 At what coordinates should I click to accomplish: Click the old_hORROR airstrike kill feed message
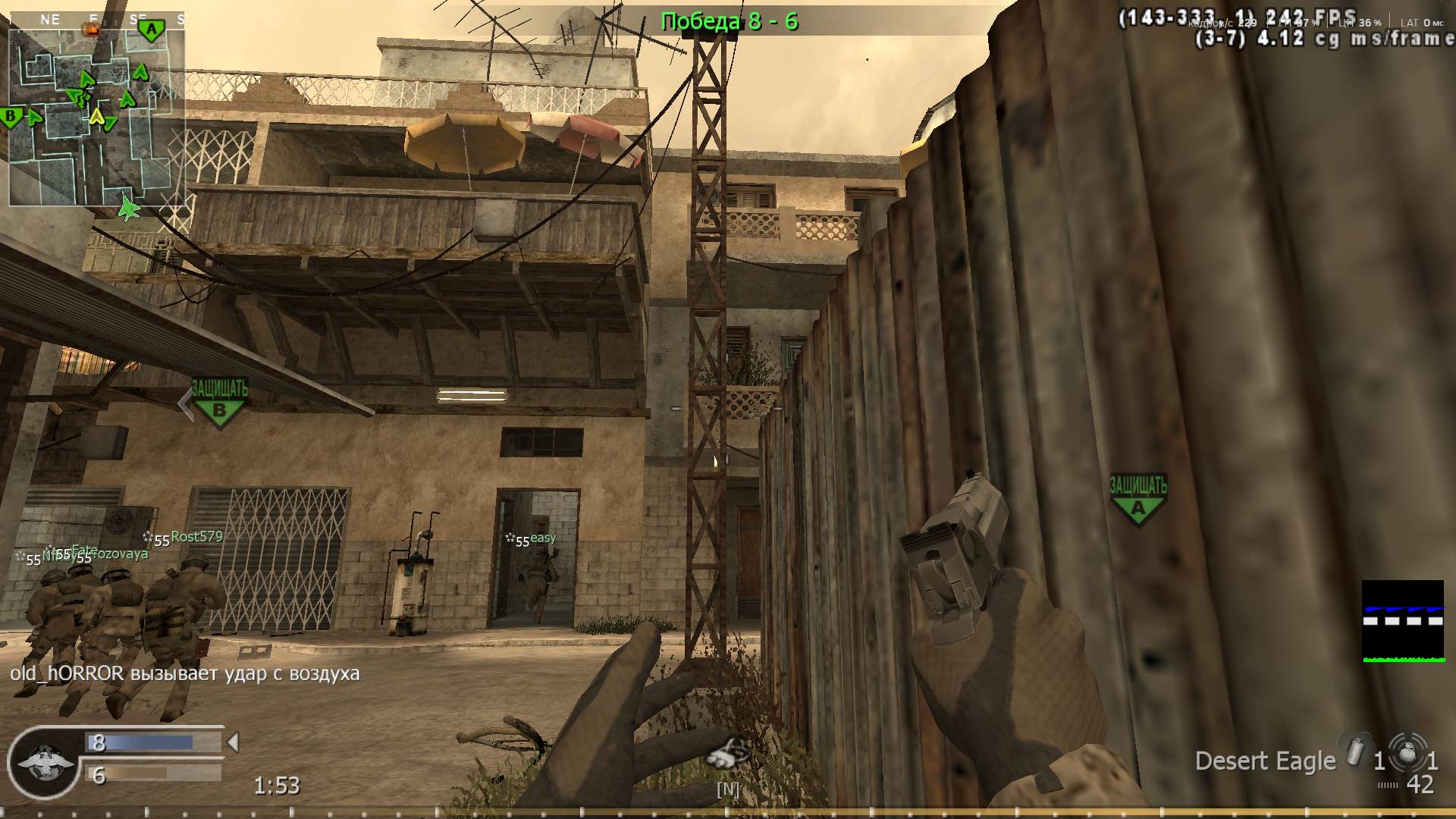click(184, 673)
